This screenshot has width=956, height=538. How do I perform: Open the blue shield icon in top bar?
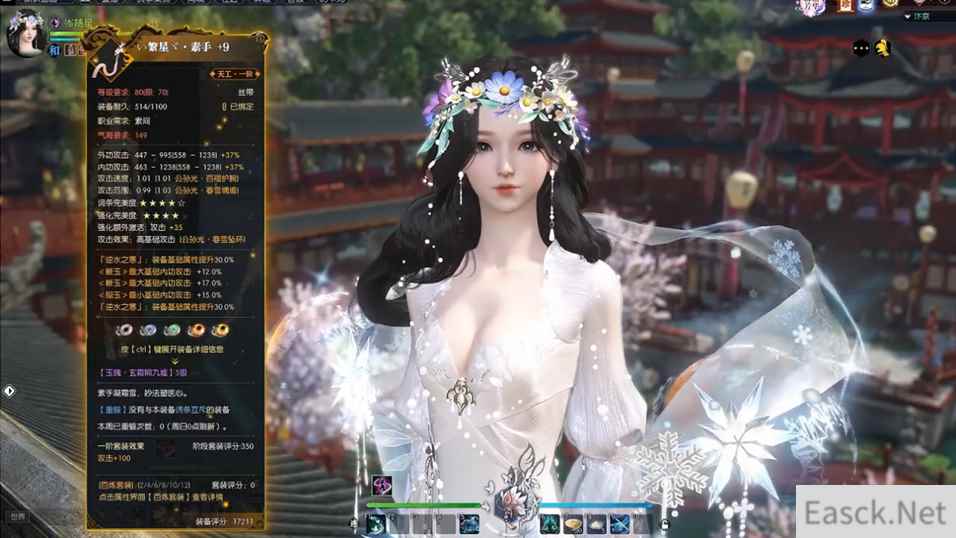point(864,6)
